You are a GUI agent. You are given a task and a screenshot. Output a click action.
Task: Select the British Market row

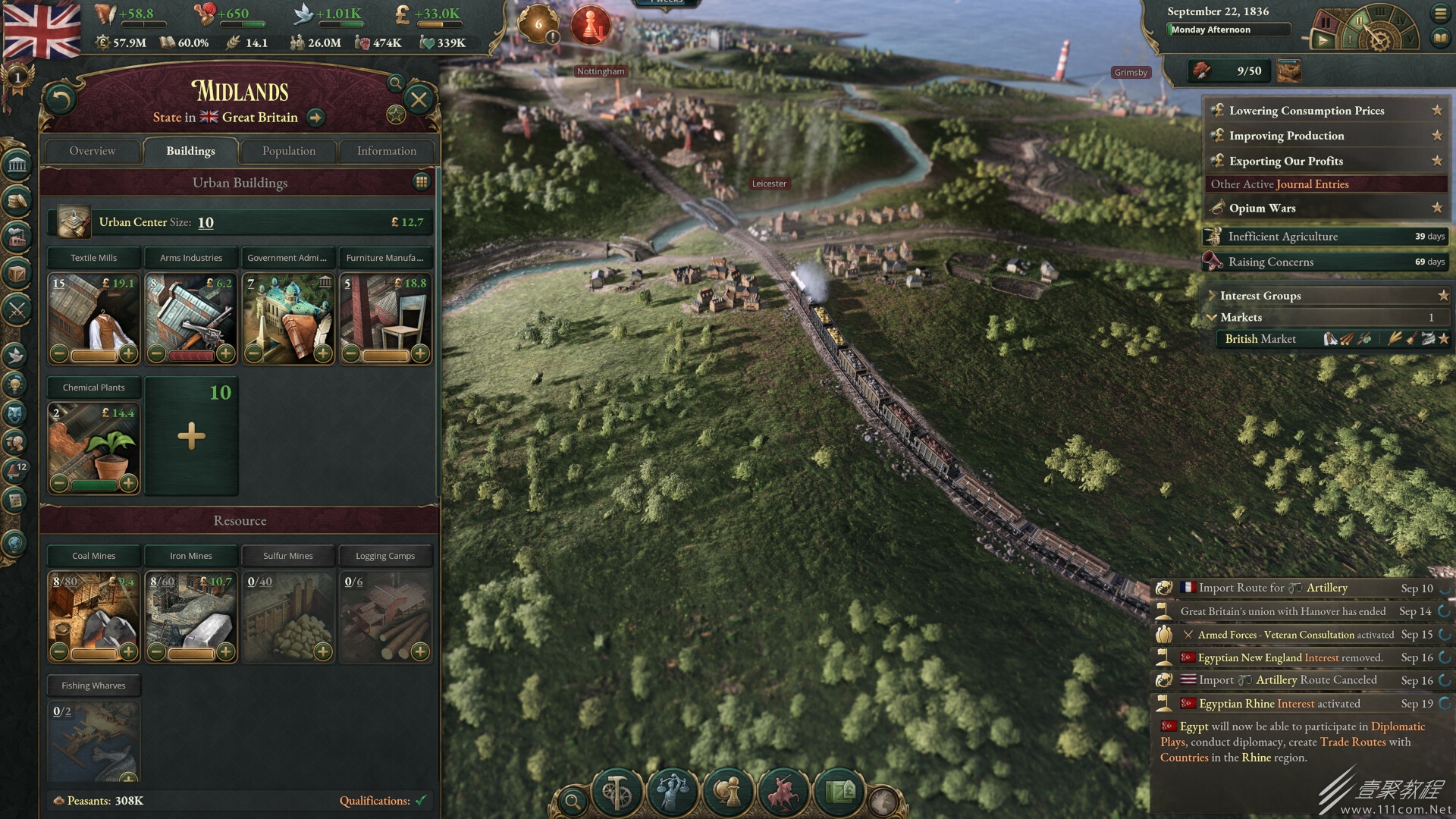tap(1260, 339)
